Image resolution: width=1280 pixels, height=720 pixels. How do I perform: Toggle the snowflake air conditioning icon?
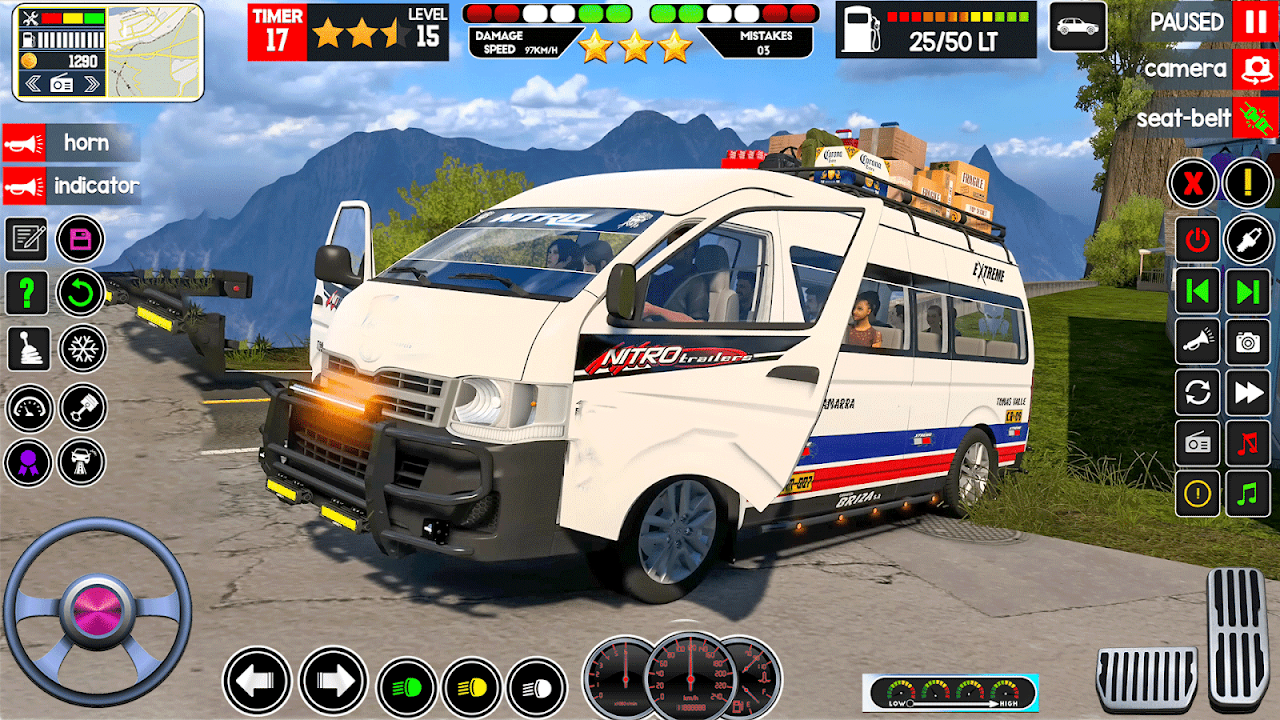82,348
